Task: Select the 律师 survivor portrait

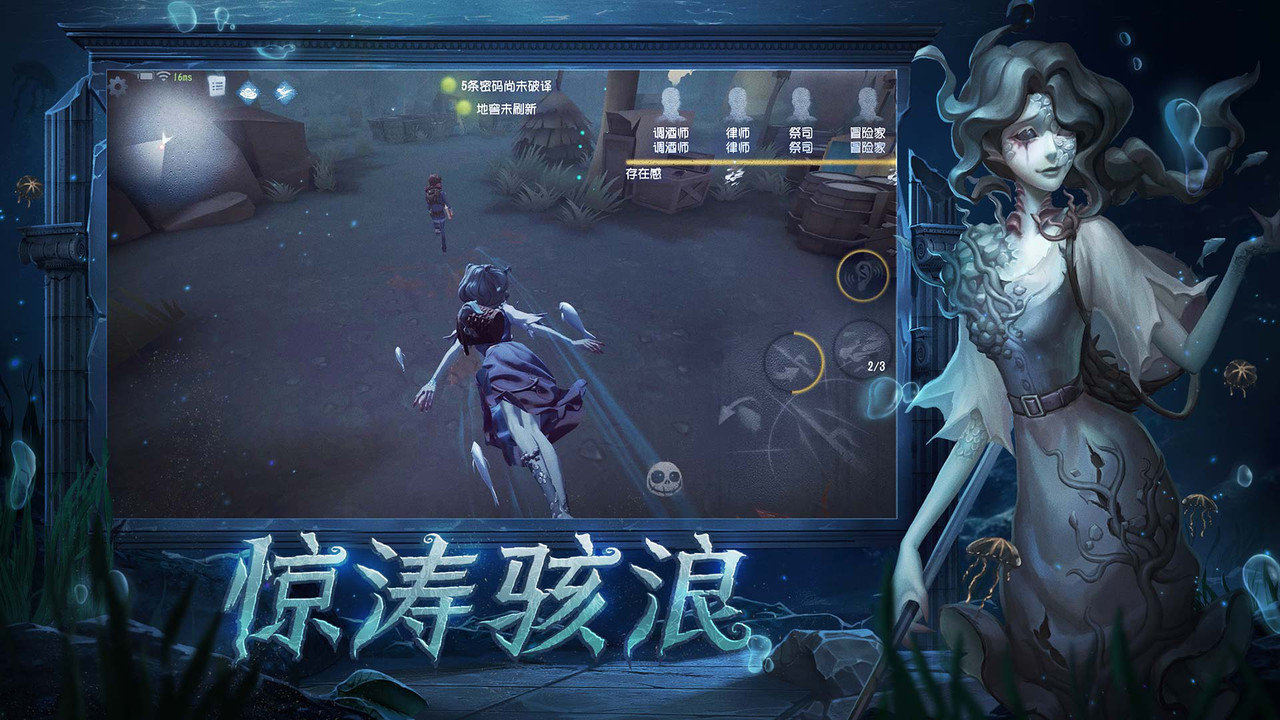Action: coord(736,103)
